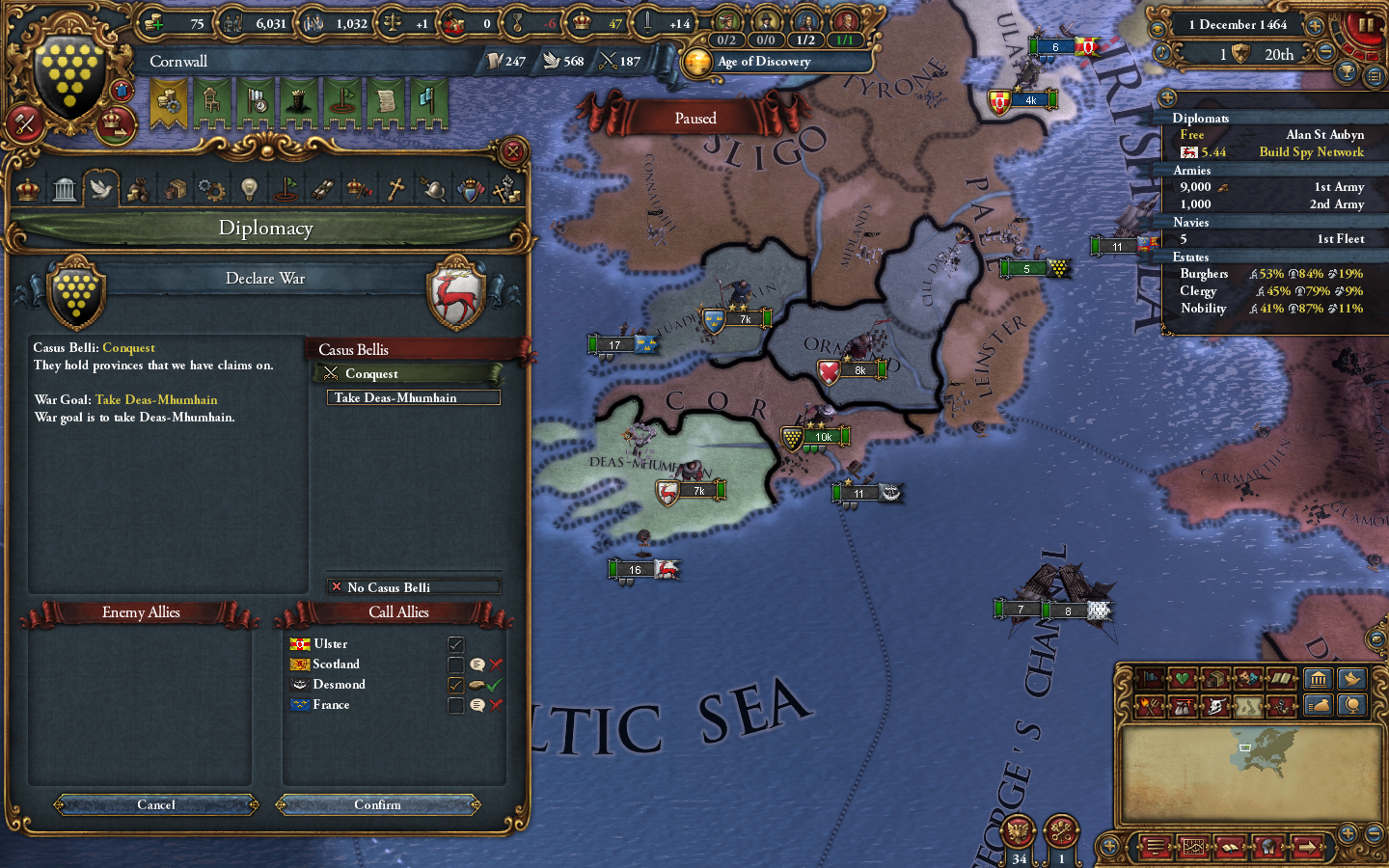The height and width of the screenshot is (868, 1389).
Task: Cancel the Declare War screen
Action: [155, 805]
